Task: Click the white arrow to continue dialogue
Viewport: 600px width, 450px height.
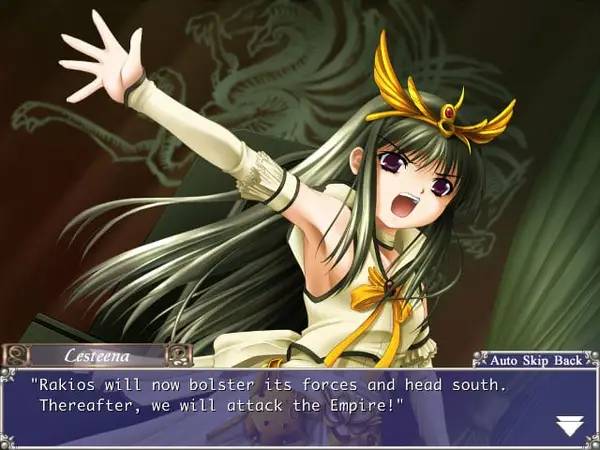Action: [x=568, y=425]
